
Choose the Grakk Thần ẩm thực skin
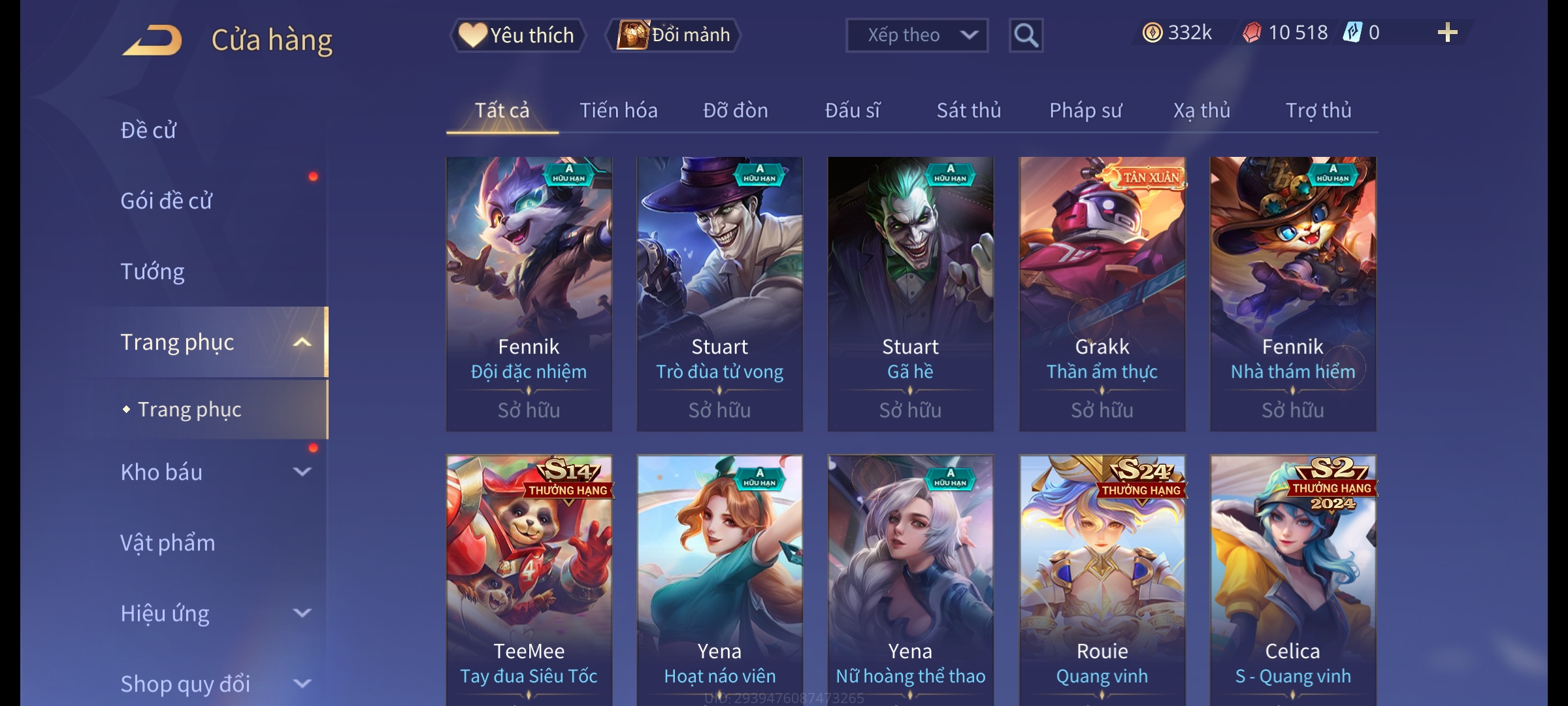(1102, 293)
